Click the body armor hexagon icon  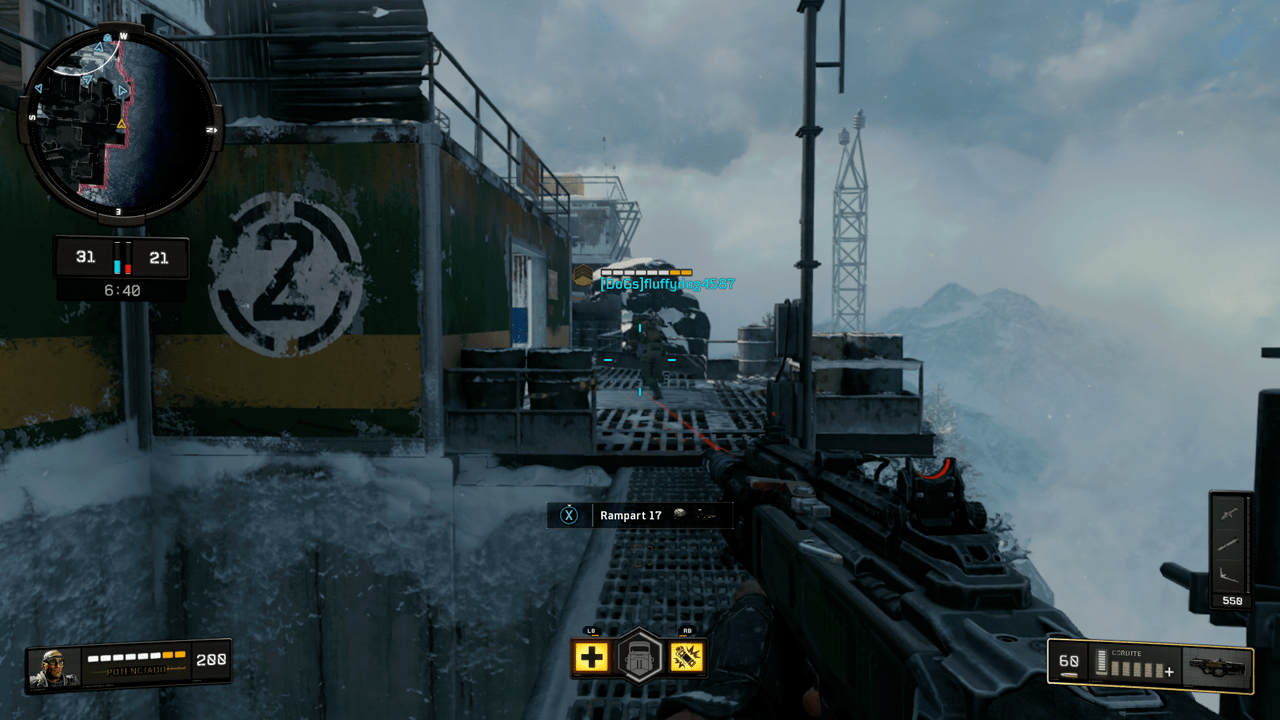pyautogui.click(x=640, y=655)
